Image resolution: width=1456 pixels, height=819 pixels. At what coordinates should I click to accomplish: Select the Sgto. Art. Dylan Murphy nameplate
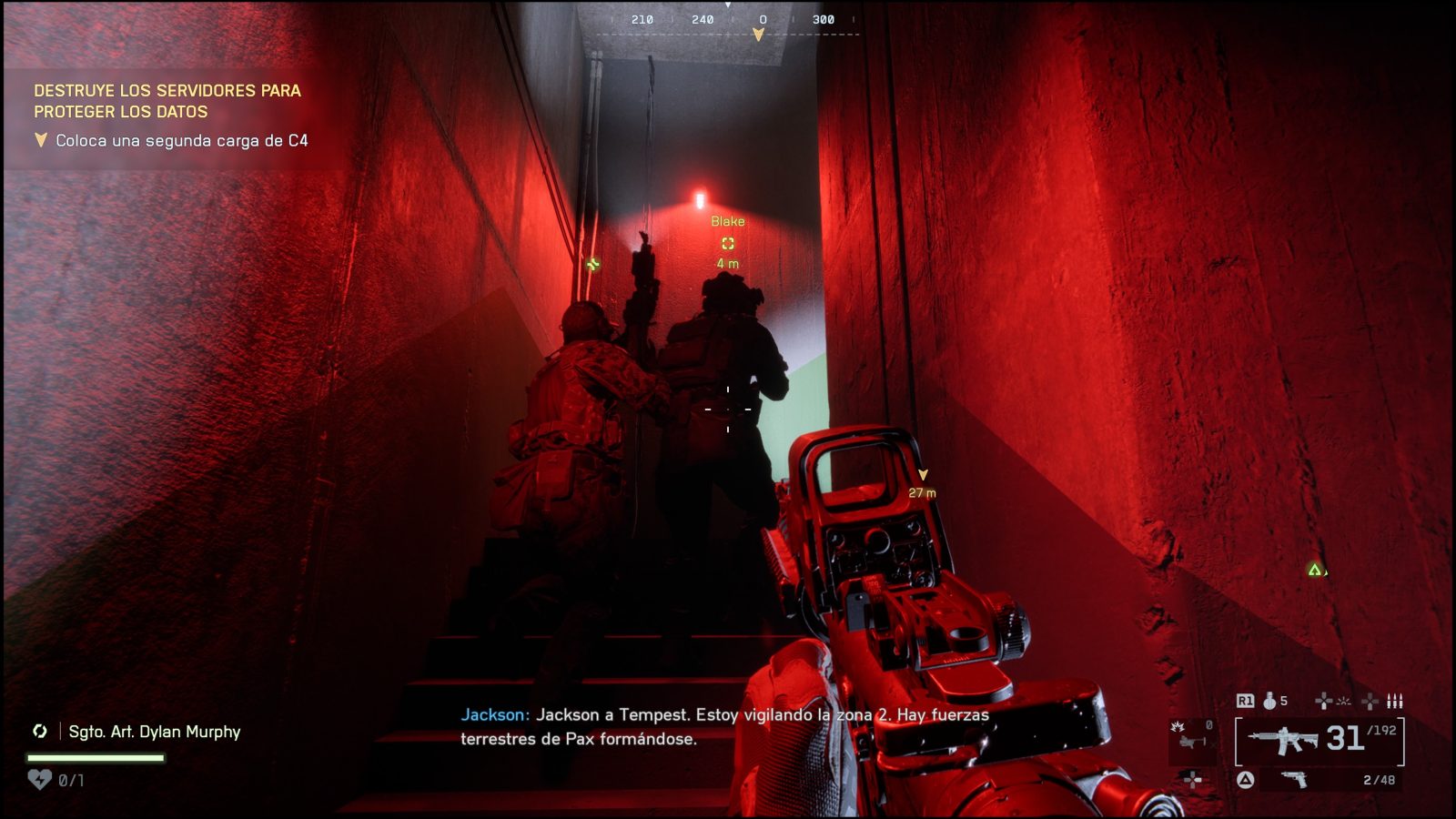154,732
